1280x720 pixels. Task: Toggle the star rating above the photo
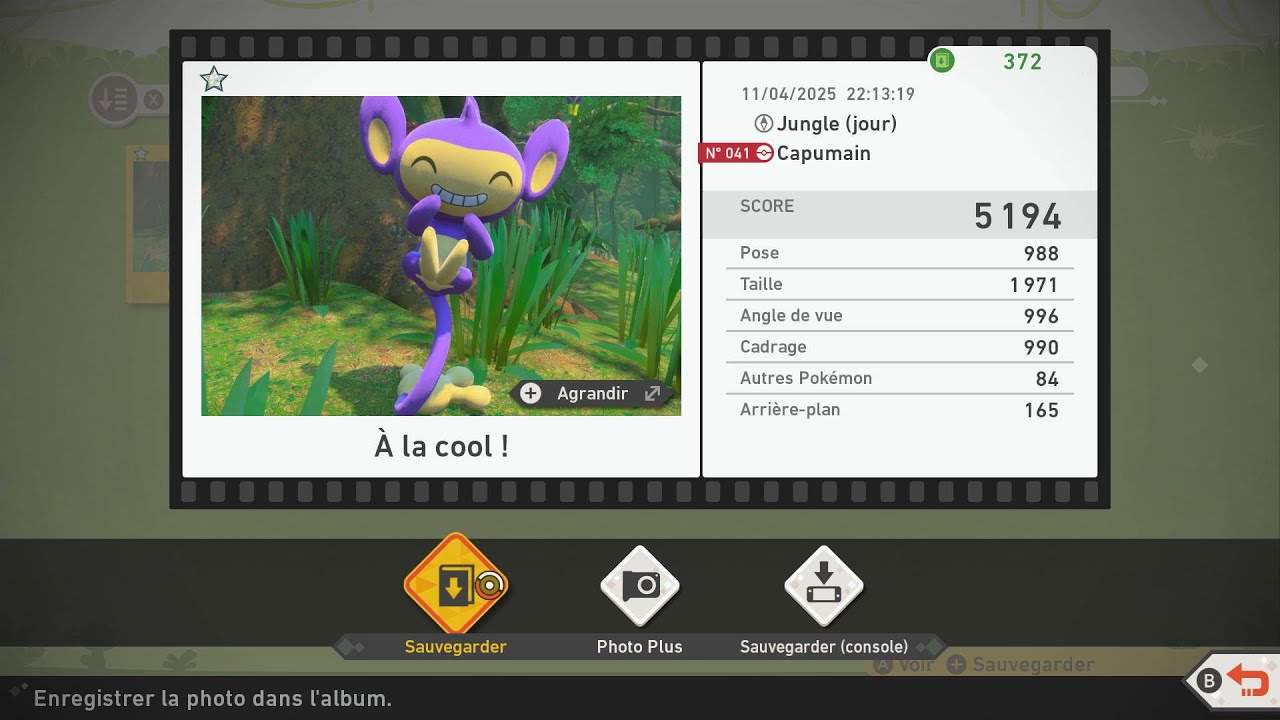[x=213, y=79]
